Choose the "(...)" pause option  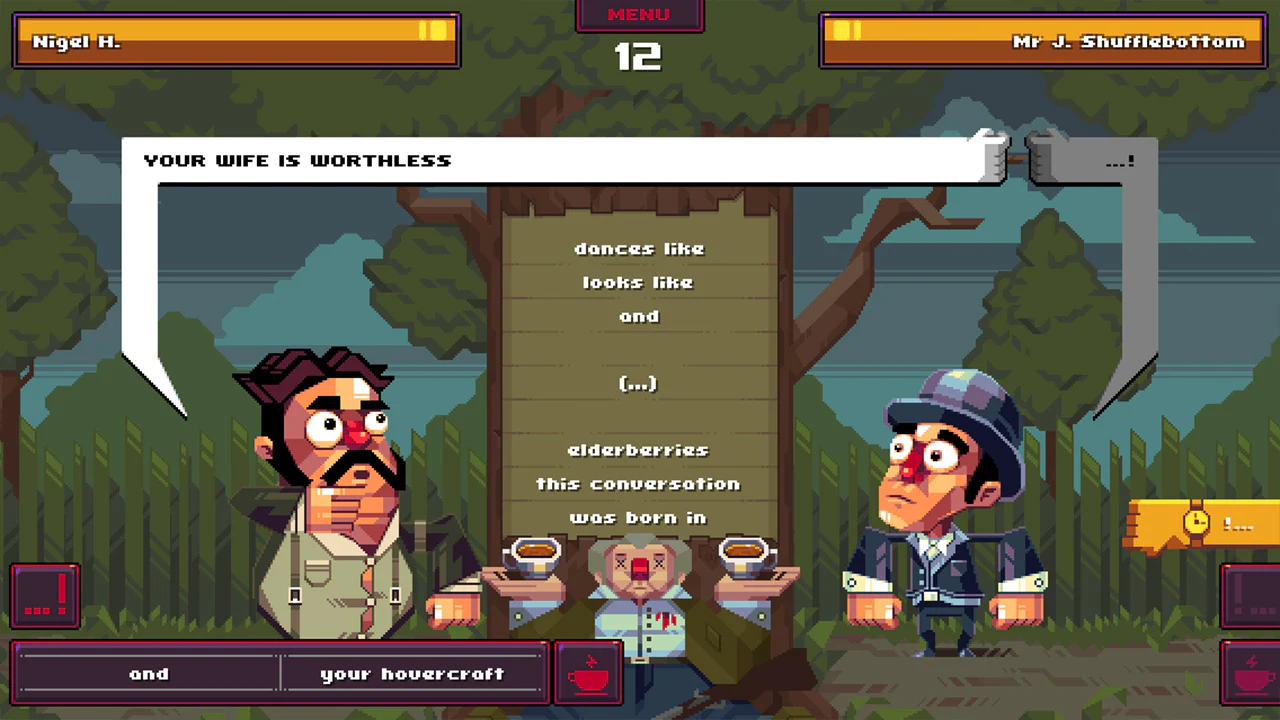[x=638, y=382]
